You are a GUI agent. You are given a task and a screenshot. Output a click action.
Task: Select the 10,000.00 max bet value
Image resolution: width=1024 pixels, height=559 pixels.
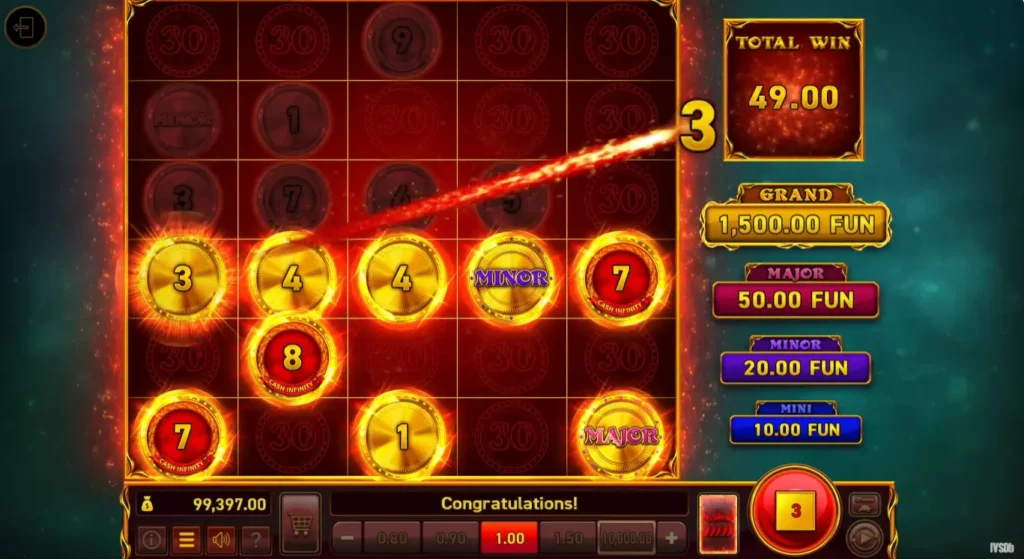[x=627, y=537]
